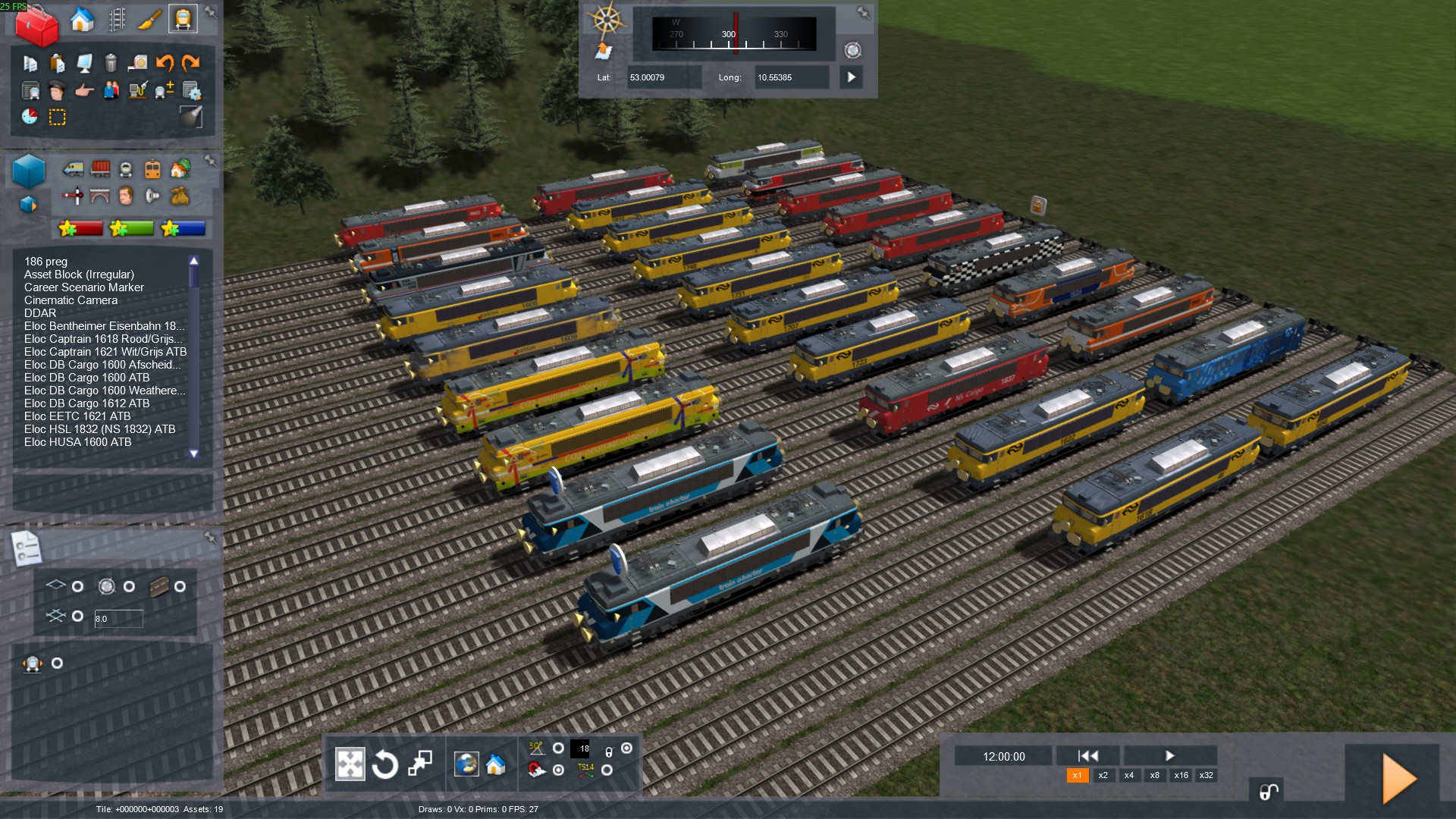Select Eloc DB Cargo 1612 ATB from list
Image resolution: width=1456 pixels, height=819 pixels.
(x=86, y=403)
